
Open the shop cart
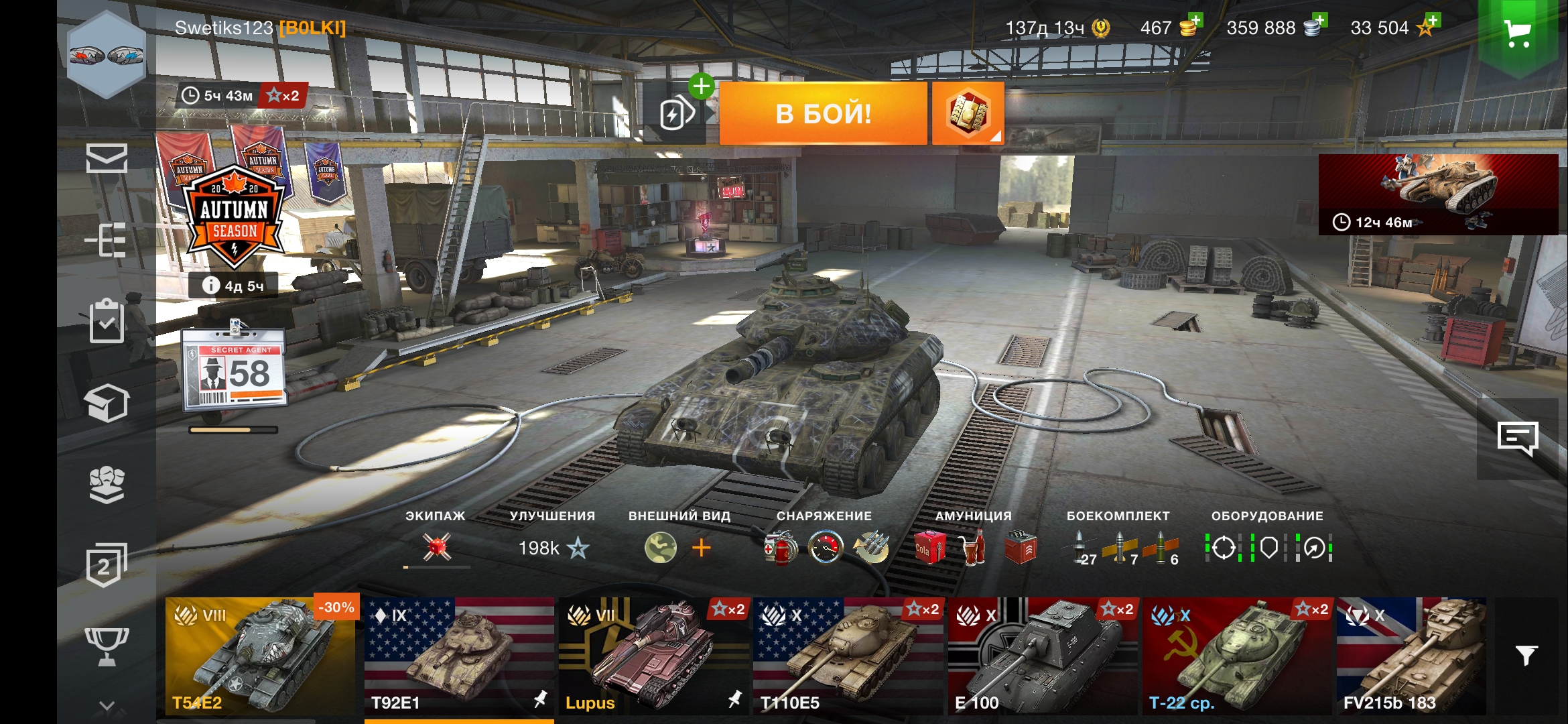(x=1517, y=34)
